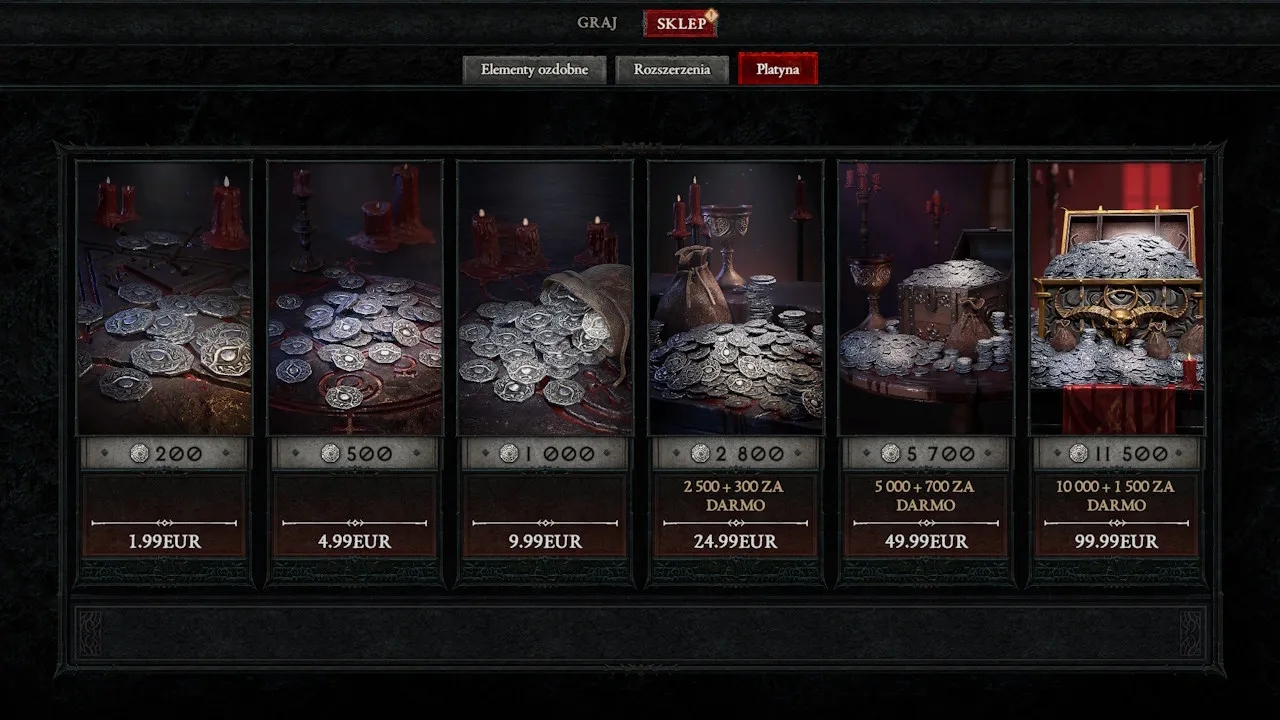Open the SKLEP menu item

[680, 22]
